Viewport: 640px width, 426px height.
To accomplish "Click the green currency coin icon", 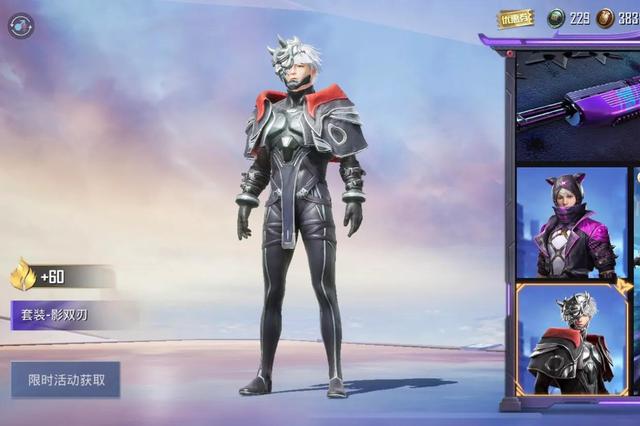I will tap(556, 18).
